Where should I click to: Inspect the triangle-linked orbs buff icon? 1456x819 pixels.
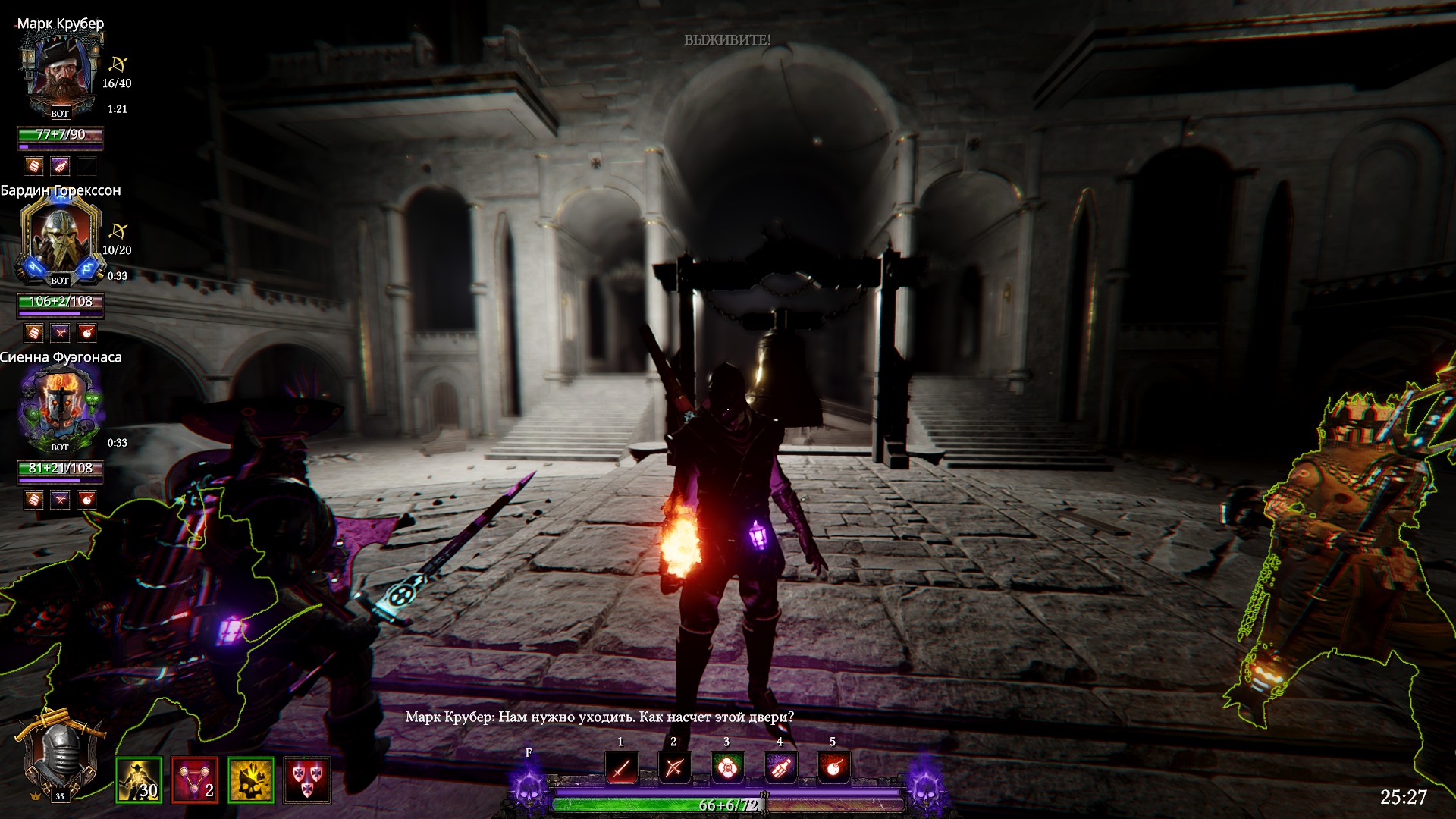click(195, 780)
